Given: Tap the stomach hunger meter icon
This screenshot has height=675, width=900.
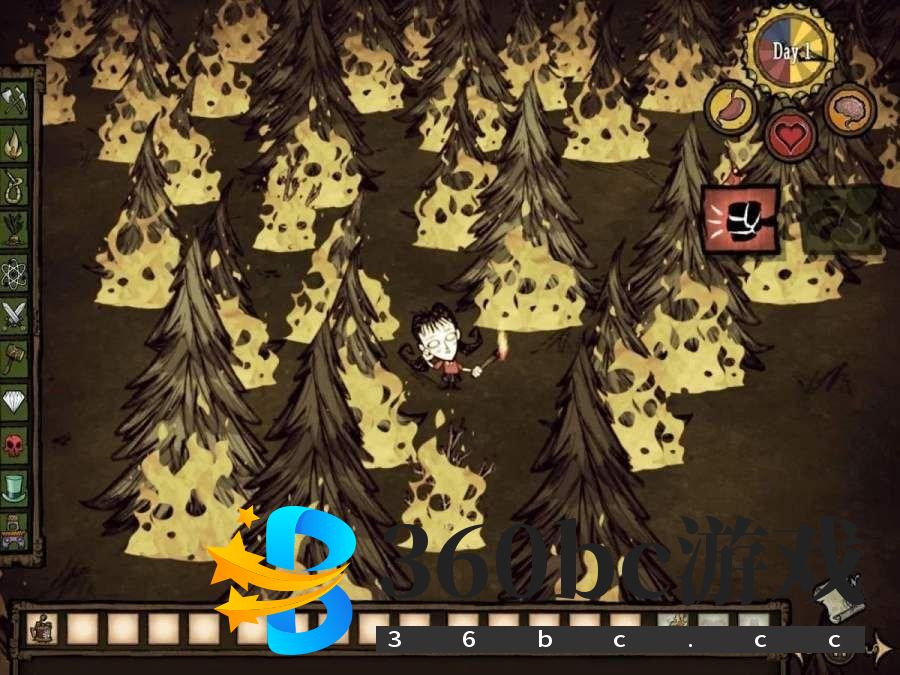Looking at the screenshot, I should click(731, 108).
